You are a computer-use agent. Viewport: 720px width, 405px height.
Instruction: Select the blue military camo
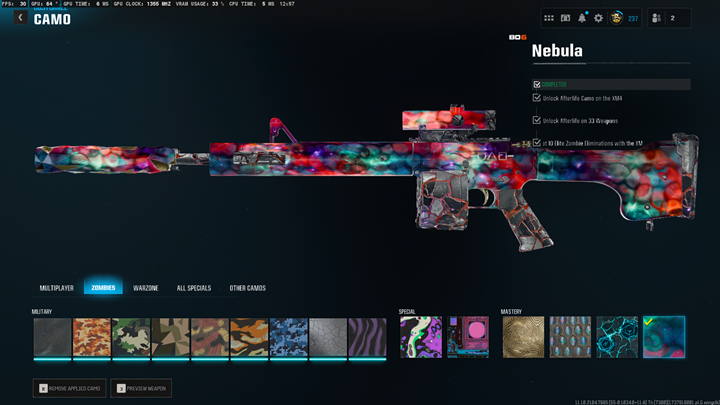(288, 338)
